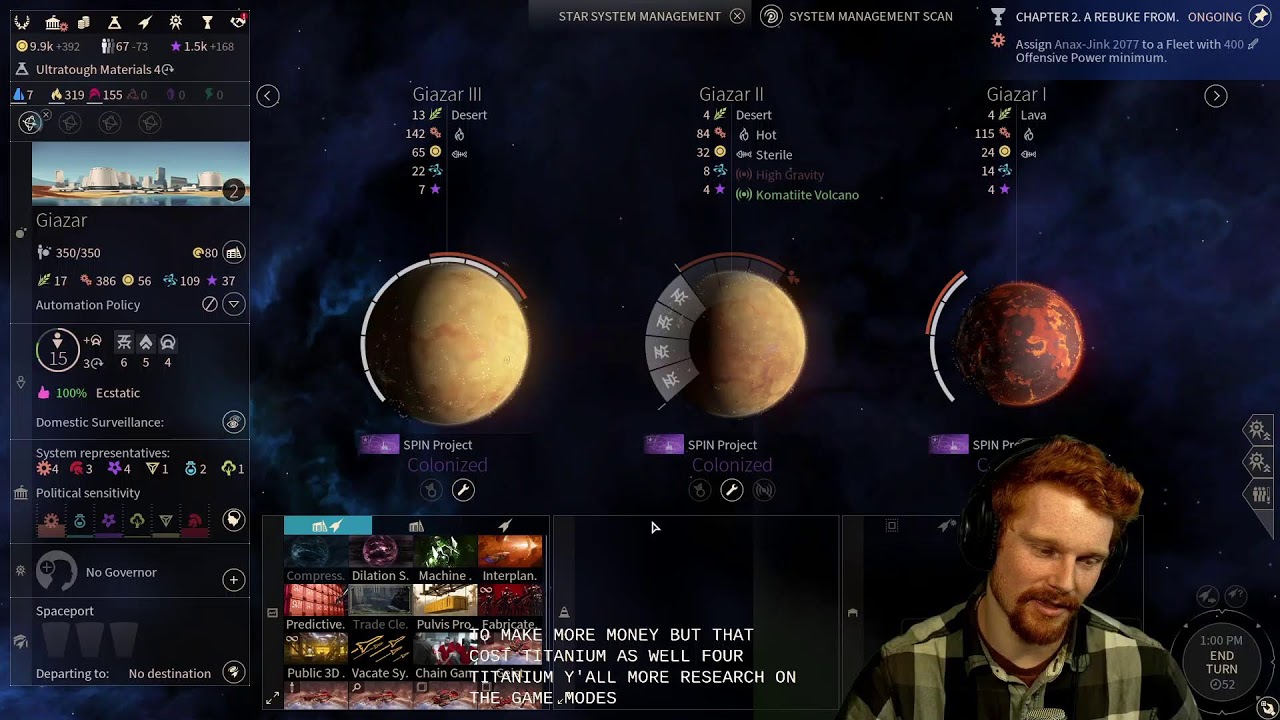This screenshot has width=1280, height=720.
Task: Expand the Automation Policy dropdown
Action: [x=233, y=304]
